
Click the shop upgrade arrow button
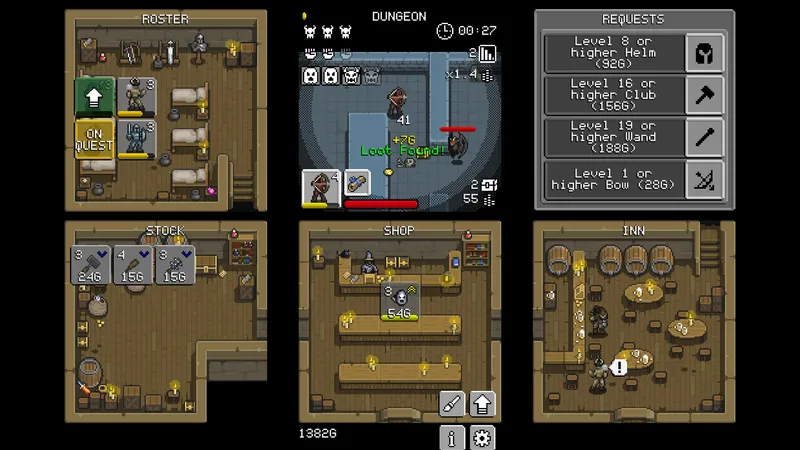pyautogui.click(x=483, y=404)
